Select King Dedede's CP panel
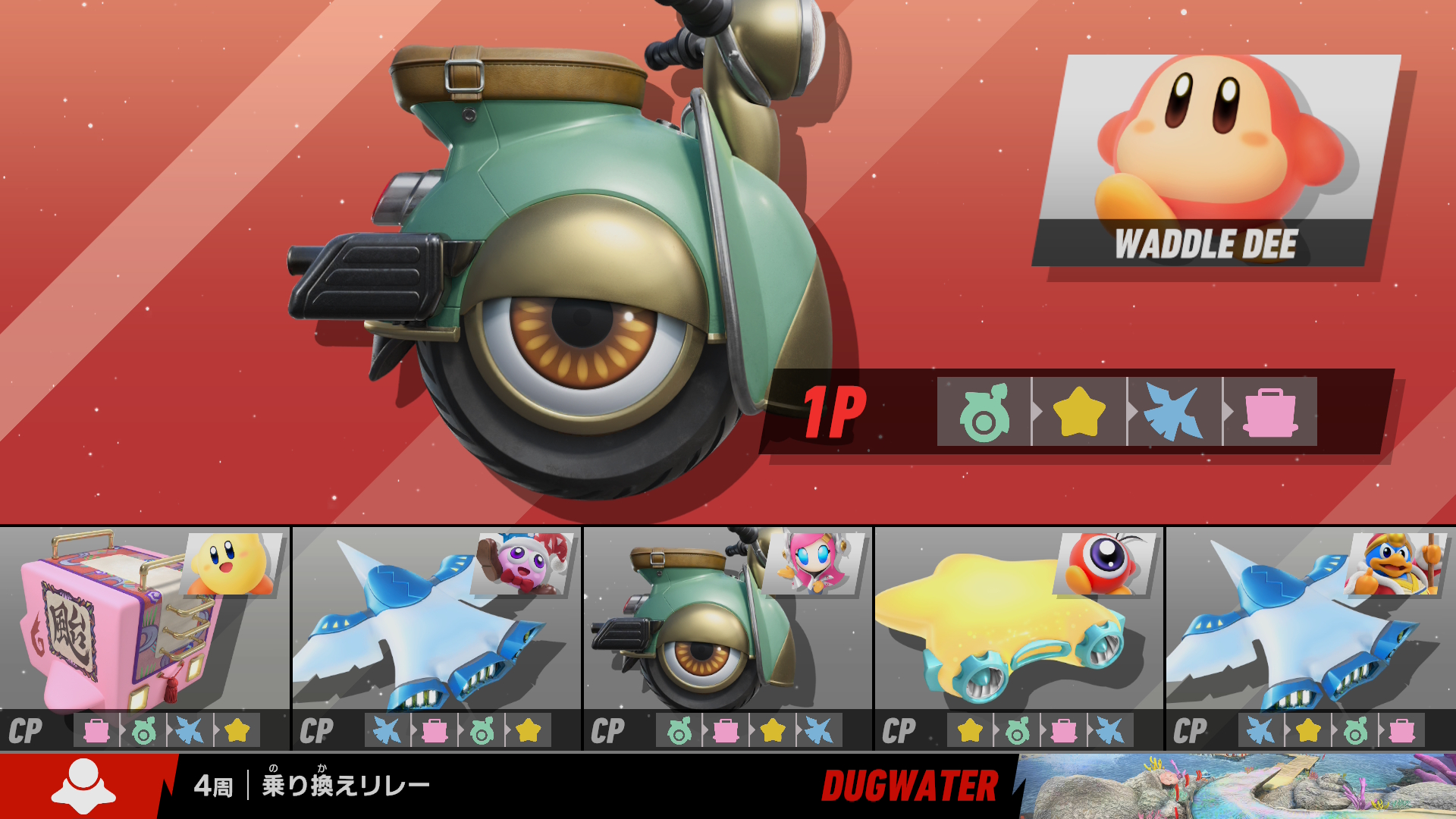The height and width of the screenshot is (819, 1456). pyautogui.click(x=1310, y=637)
